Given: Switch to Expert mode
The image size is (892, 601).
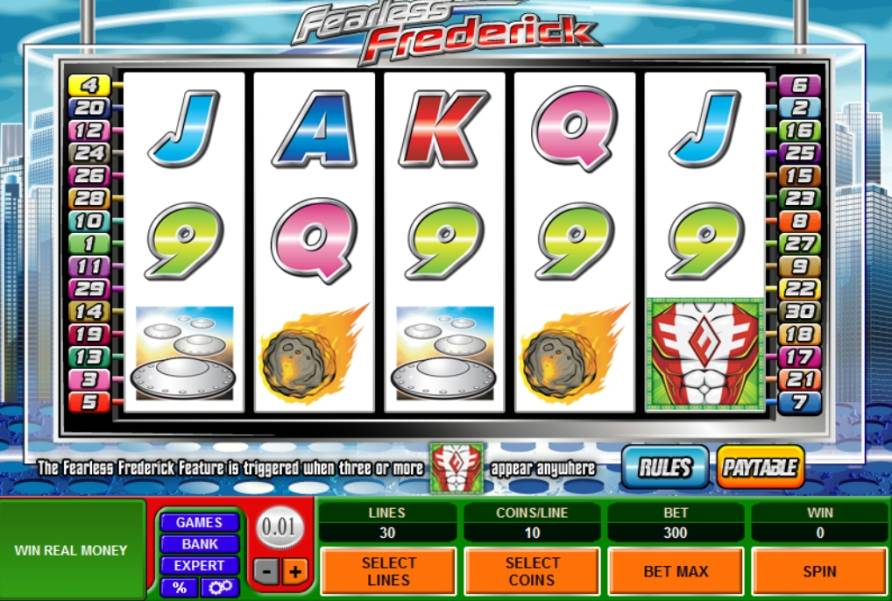Looking at the screenshot, I should (199, 566).
